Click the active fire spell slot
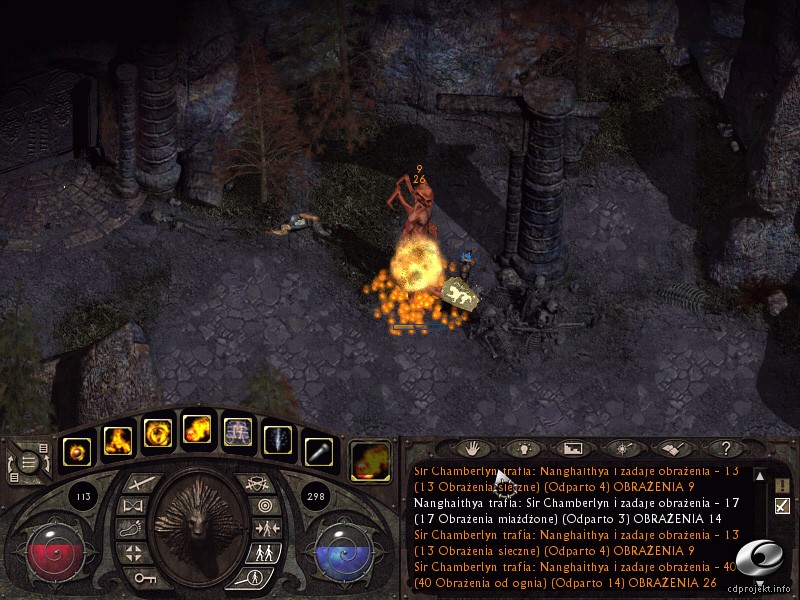 pos(370,459)
